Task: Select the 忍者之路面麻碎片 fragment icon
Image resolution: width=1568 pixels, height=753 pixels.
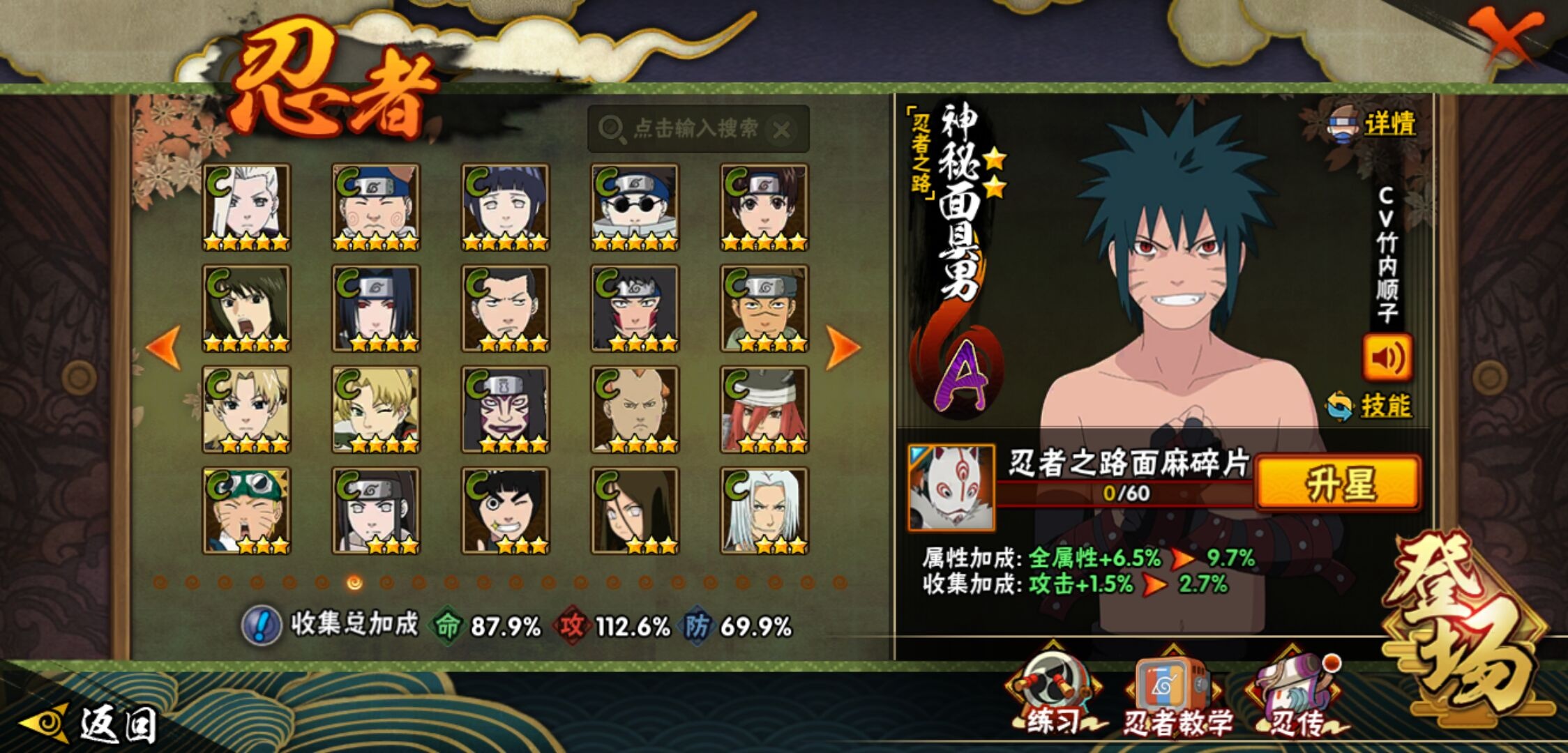Action: coord(951,488)
